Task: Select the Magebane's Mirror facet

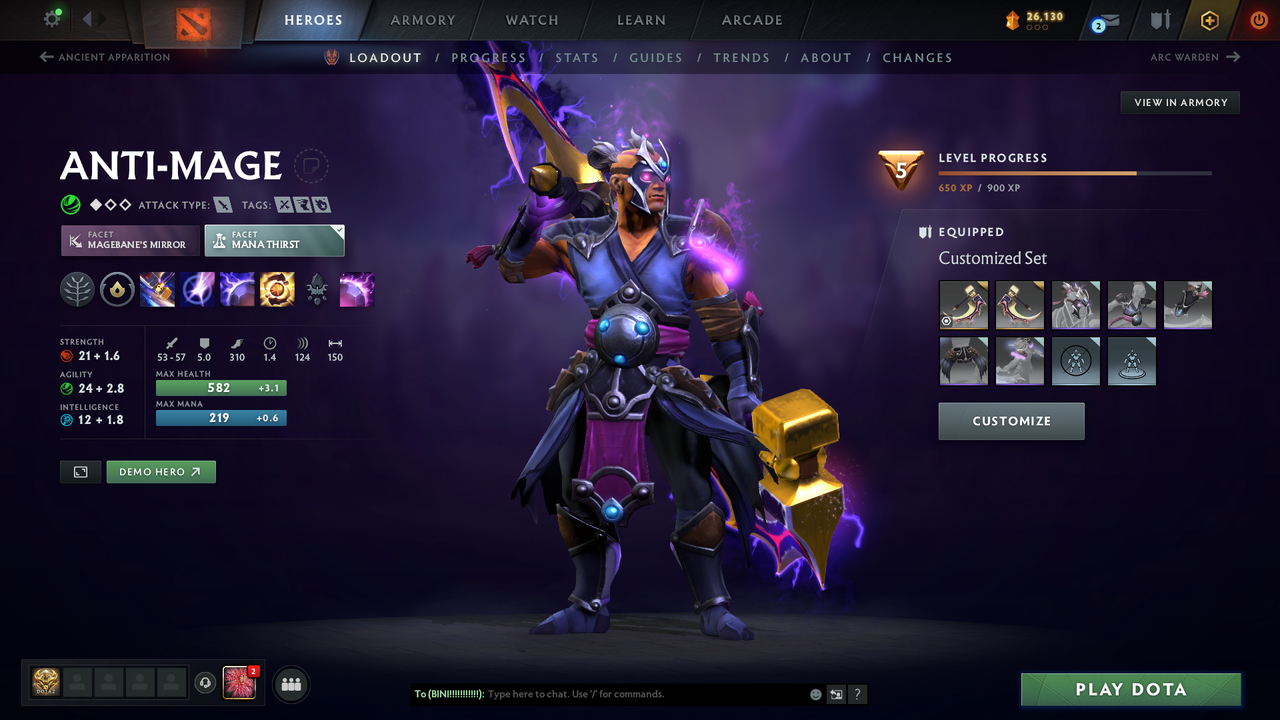Action: tap(130, 240)
